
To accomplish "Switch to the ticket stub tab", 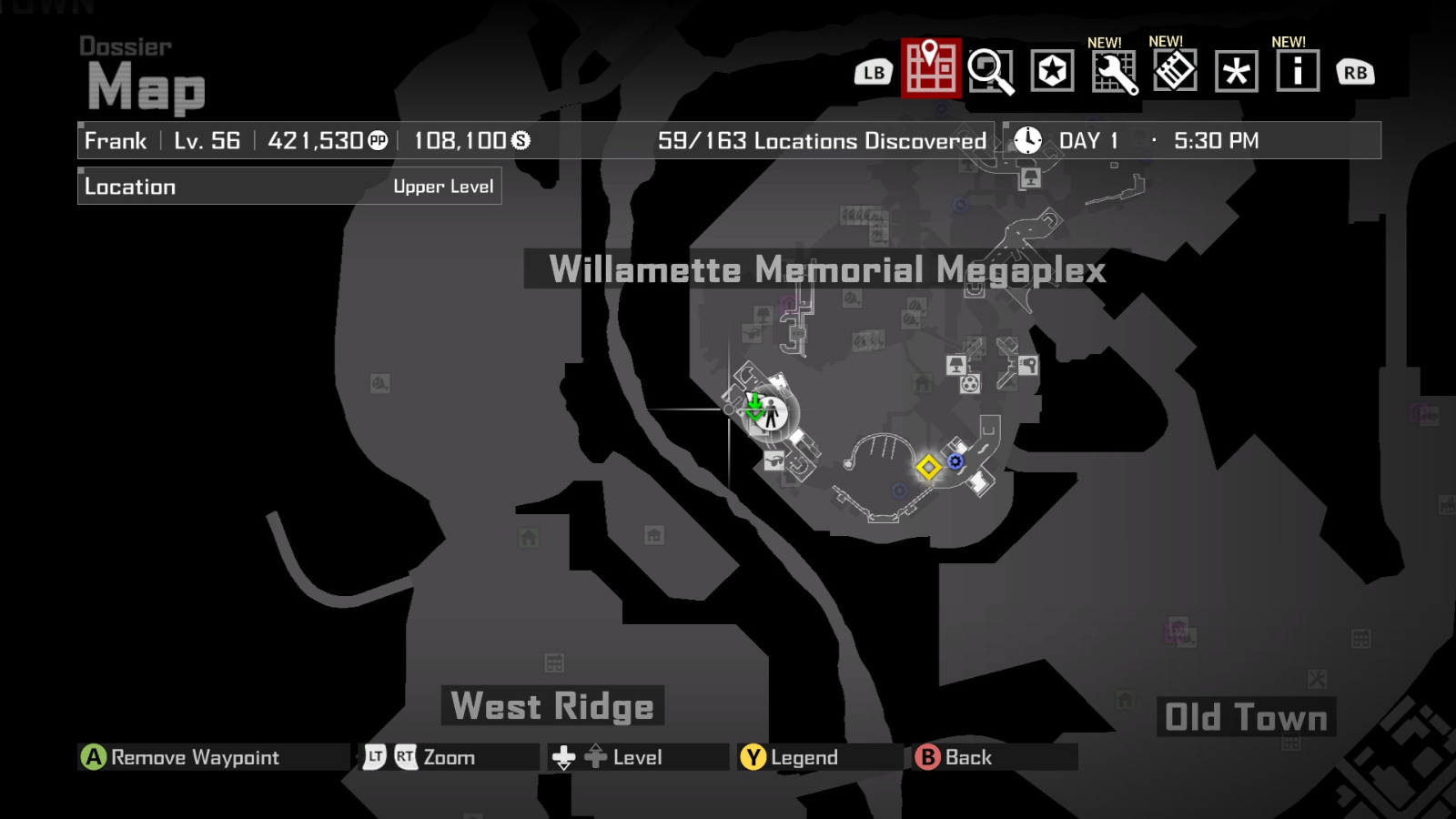I will tap(1175, 70).
